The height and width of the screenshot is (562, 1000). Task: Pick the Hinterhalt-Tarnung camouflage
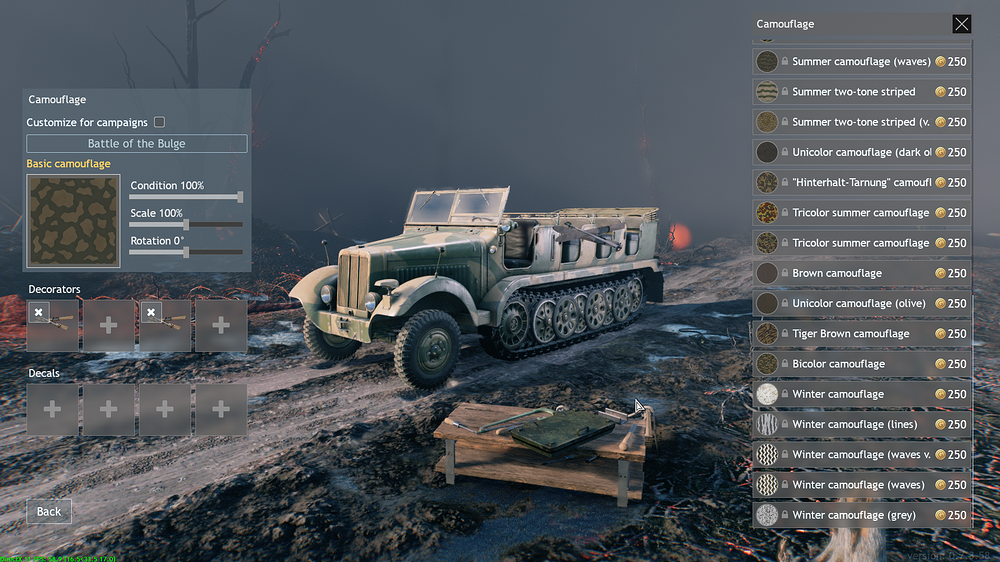[860, 183]
